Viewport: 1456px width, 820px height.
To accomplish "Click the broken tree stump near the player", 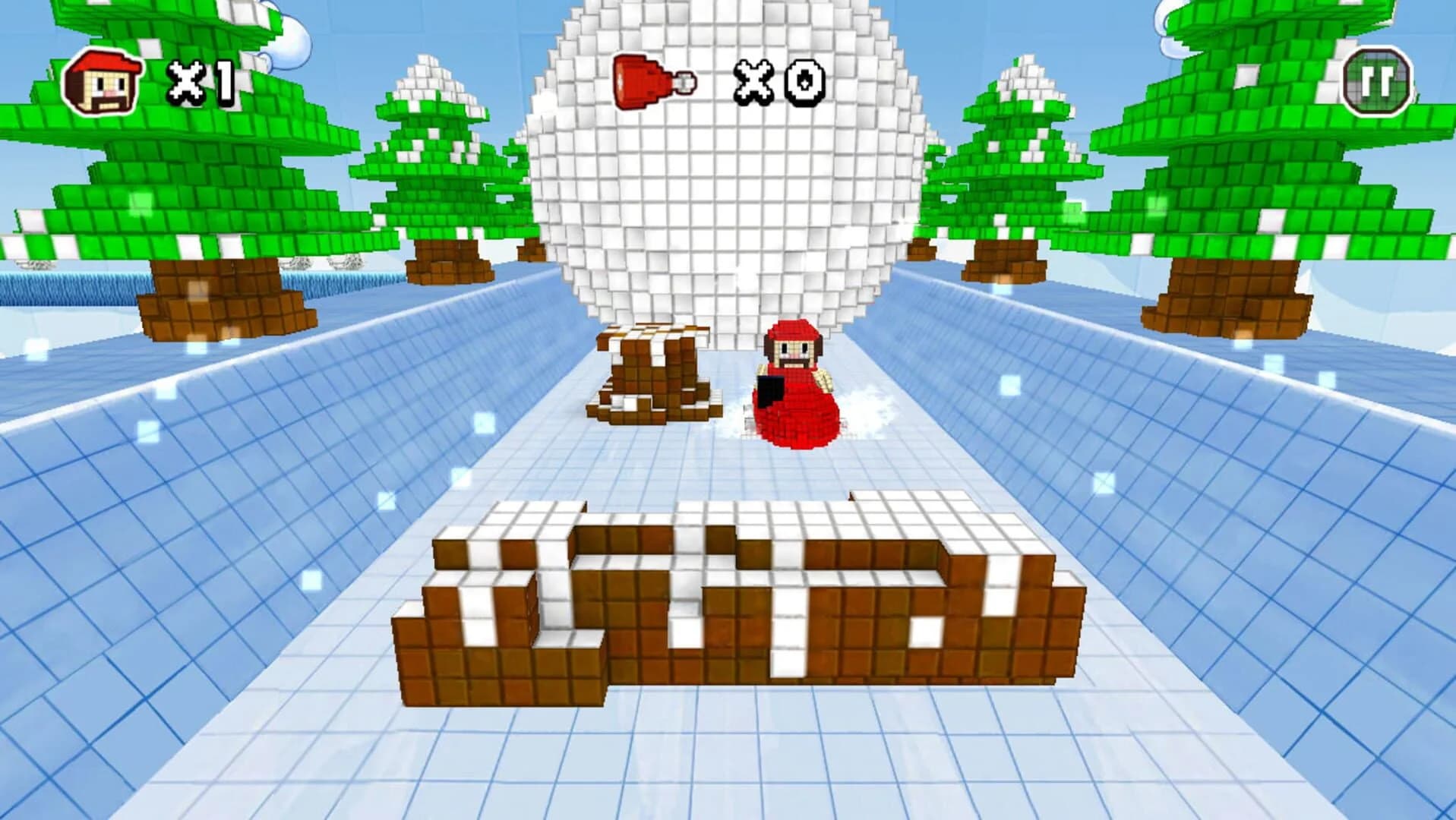I will (x=653, y=372).
